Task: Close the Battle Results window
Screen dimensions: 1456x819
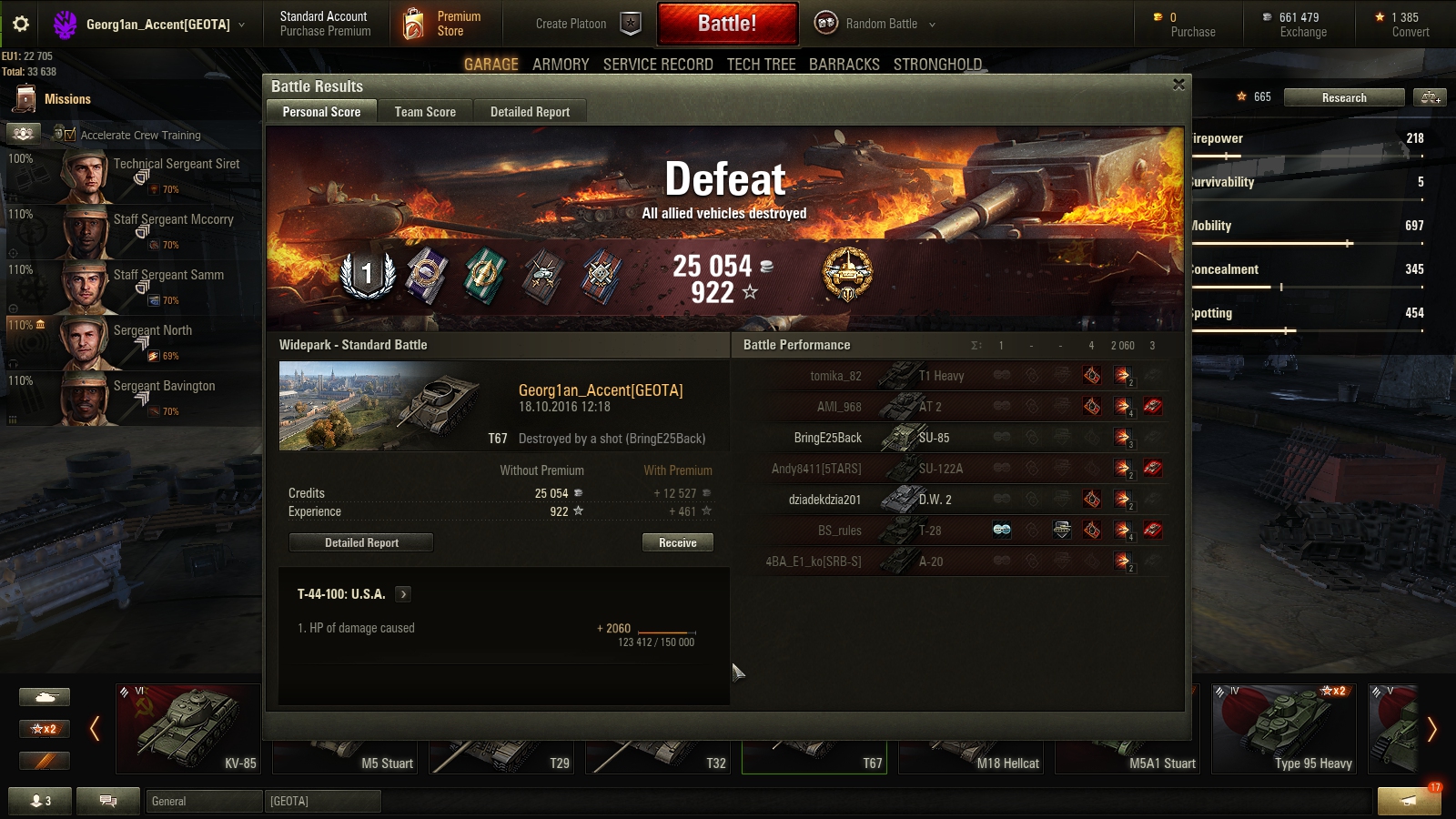Action: 1178,85
